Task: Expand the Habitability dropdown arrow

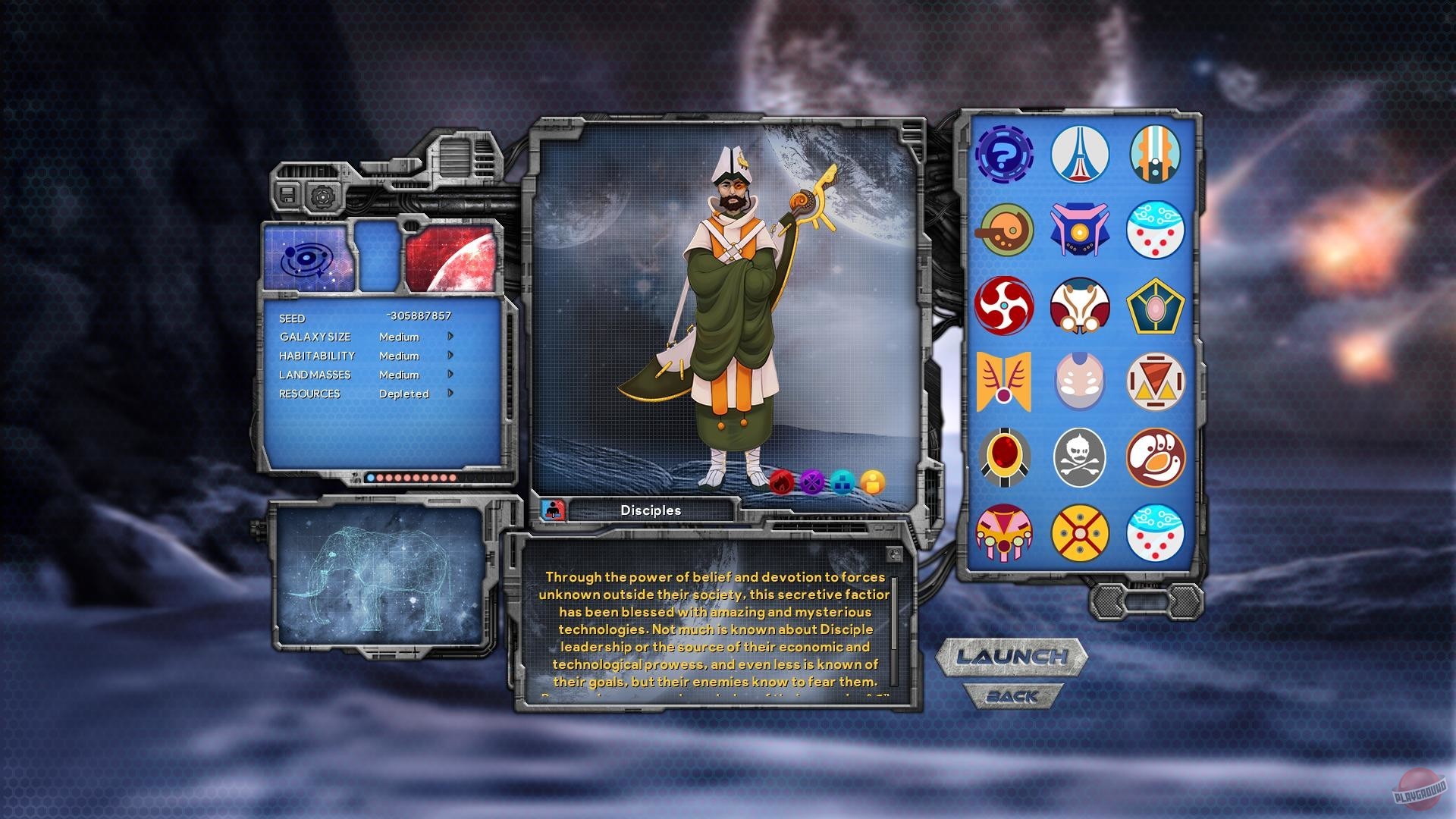Action: click(x=449, y=356)
